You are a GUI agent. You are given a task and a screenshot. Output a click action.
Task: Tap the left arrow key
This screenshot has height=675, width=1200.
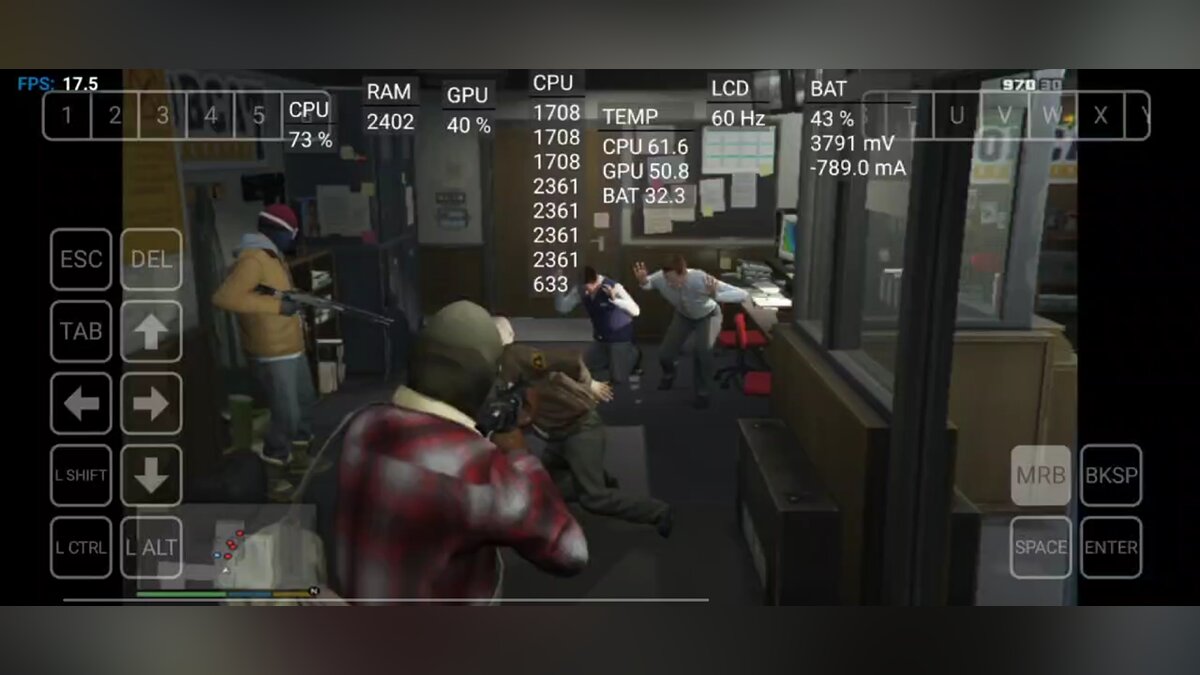(81, 404)
